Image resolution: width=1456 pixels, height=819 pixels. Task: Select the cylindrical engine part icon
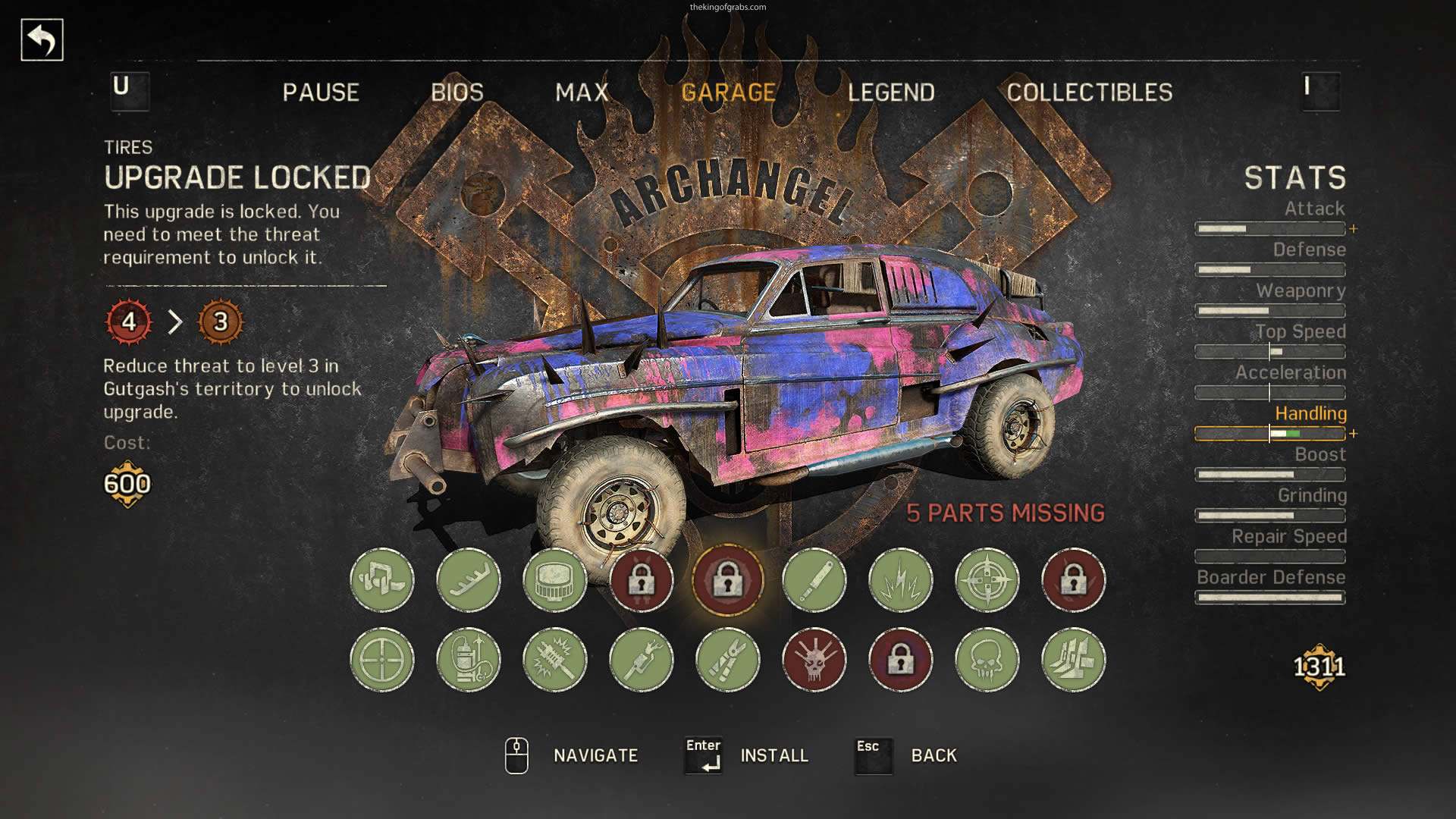point(555,580)
